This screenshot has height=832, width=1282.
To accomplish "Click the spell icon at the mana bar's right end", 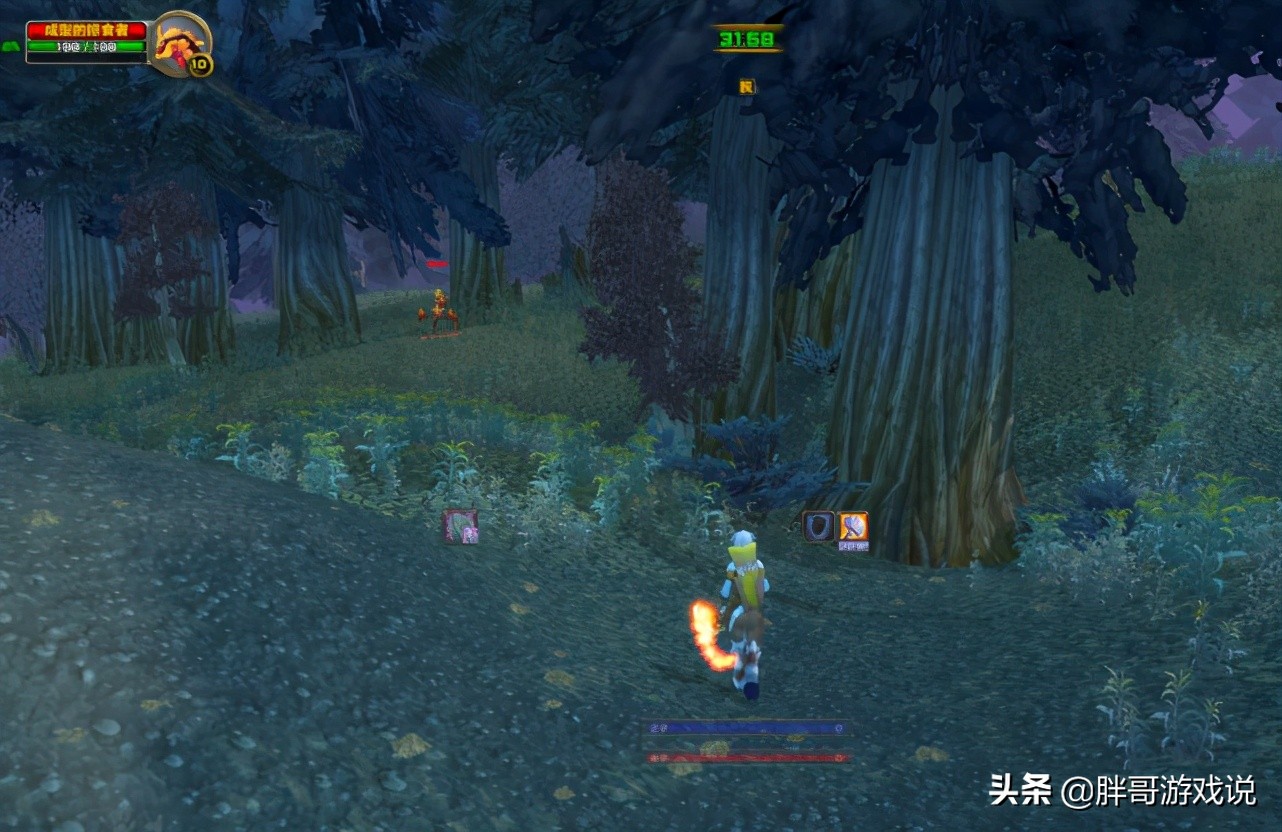I will (x=840, y=728).
